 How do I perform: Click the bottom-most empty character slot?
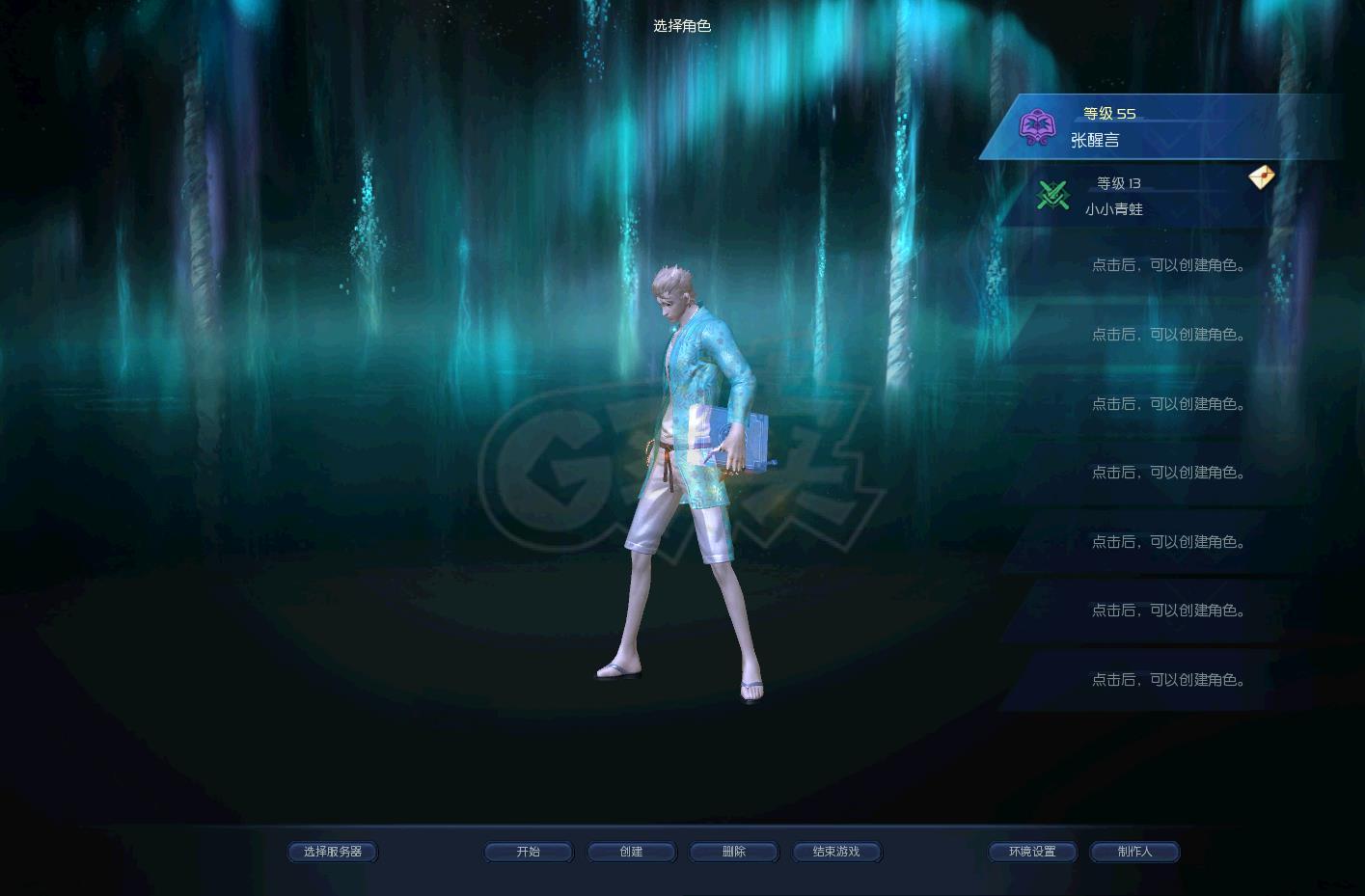[1169, 679]
